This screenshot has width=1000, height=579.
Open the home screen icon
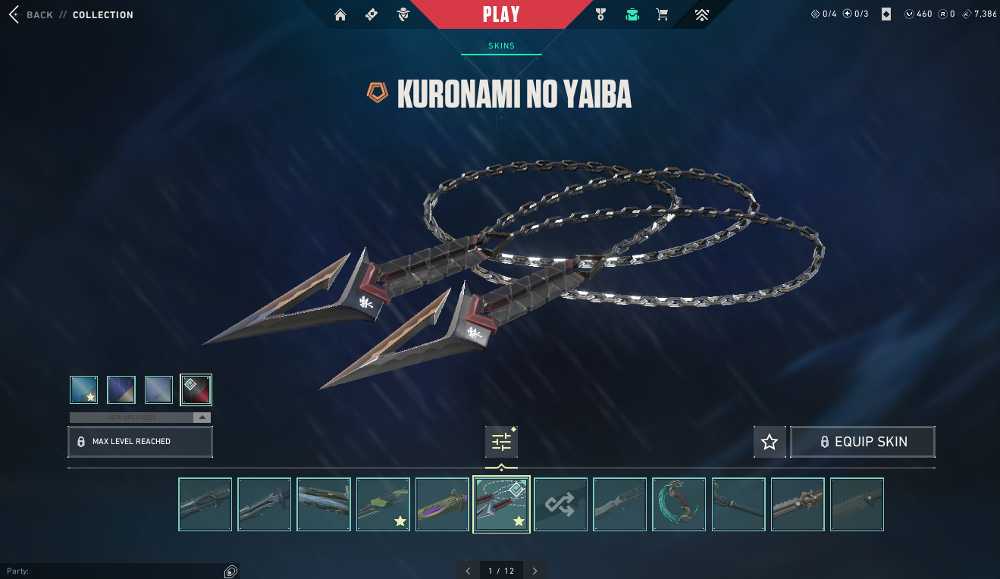pos(341,15)
